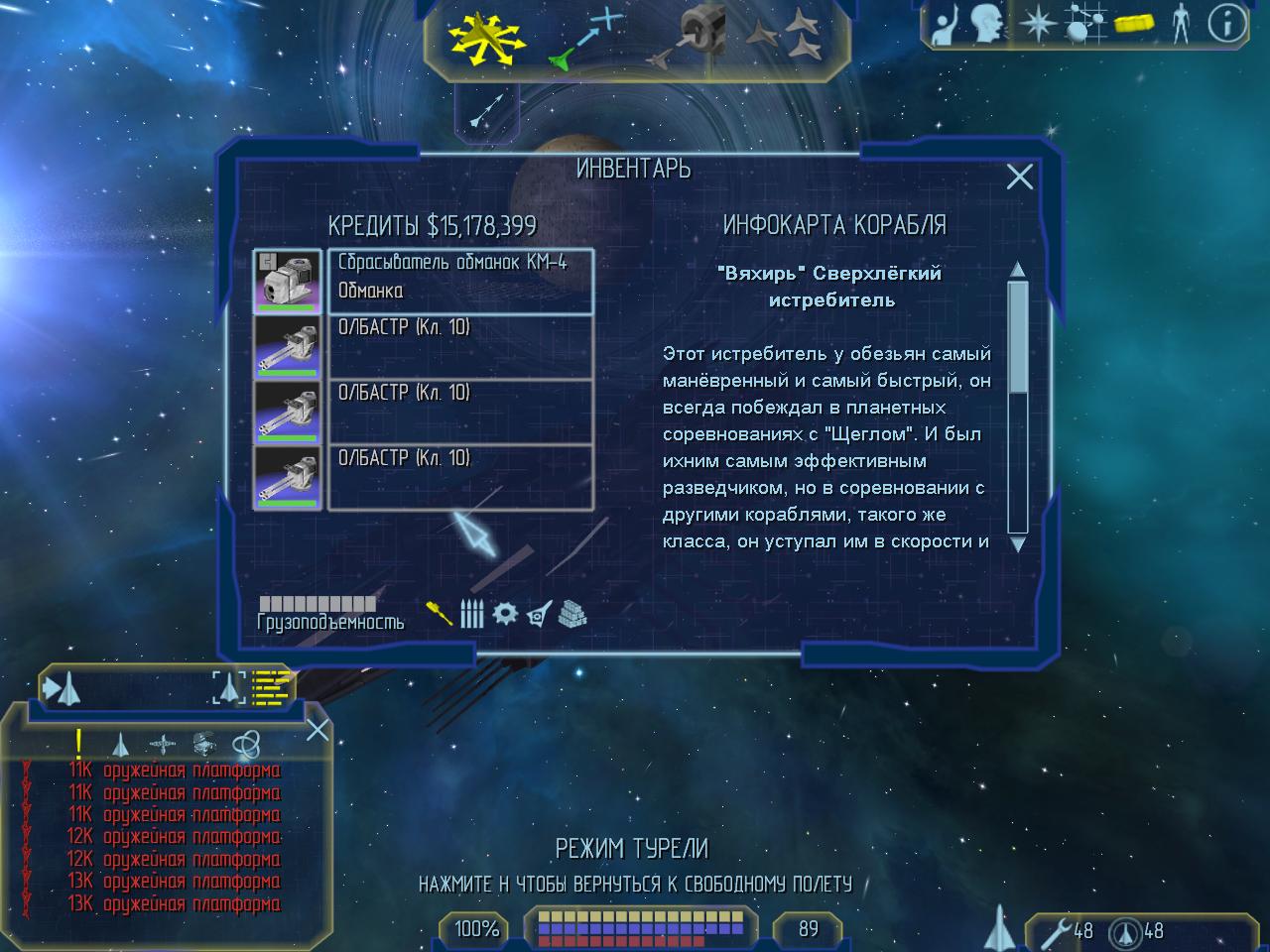
Task: Toggle the yellow inventory icon
Action: point(1133,24)
